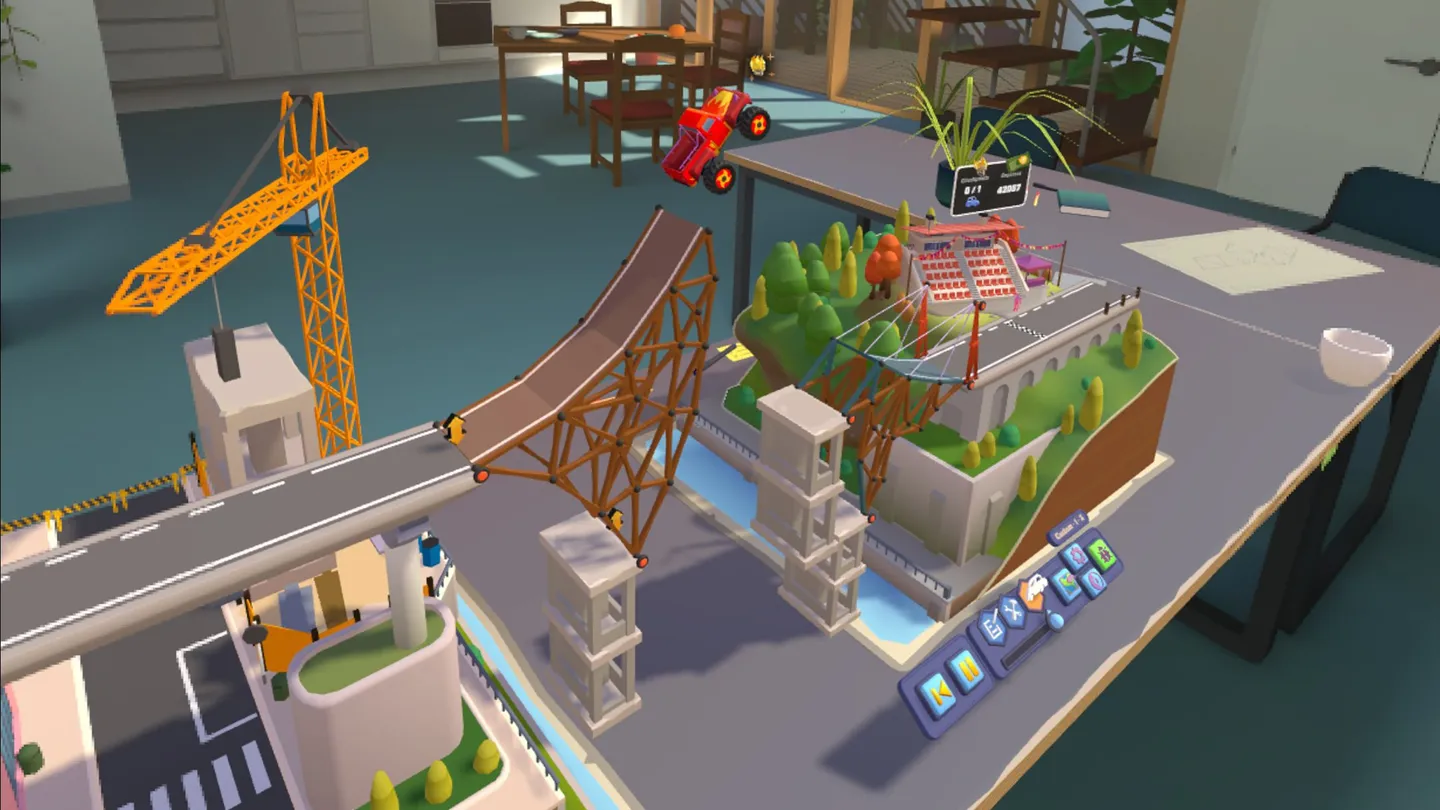Click the blue car checkpoint icon on scoreboard
This screenshot has width=1440, height=810.
[x=973, y=201]
